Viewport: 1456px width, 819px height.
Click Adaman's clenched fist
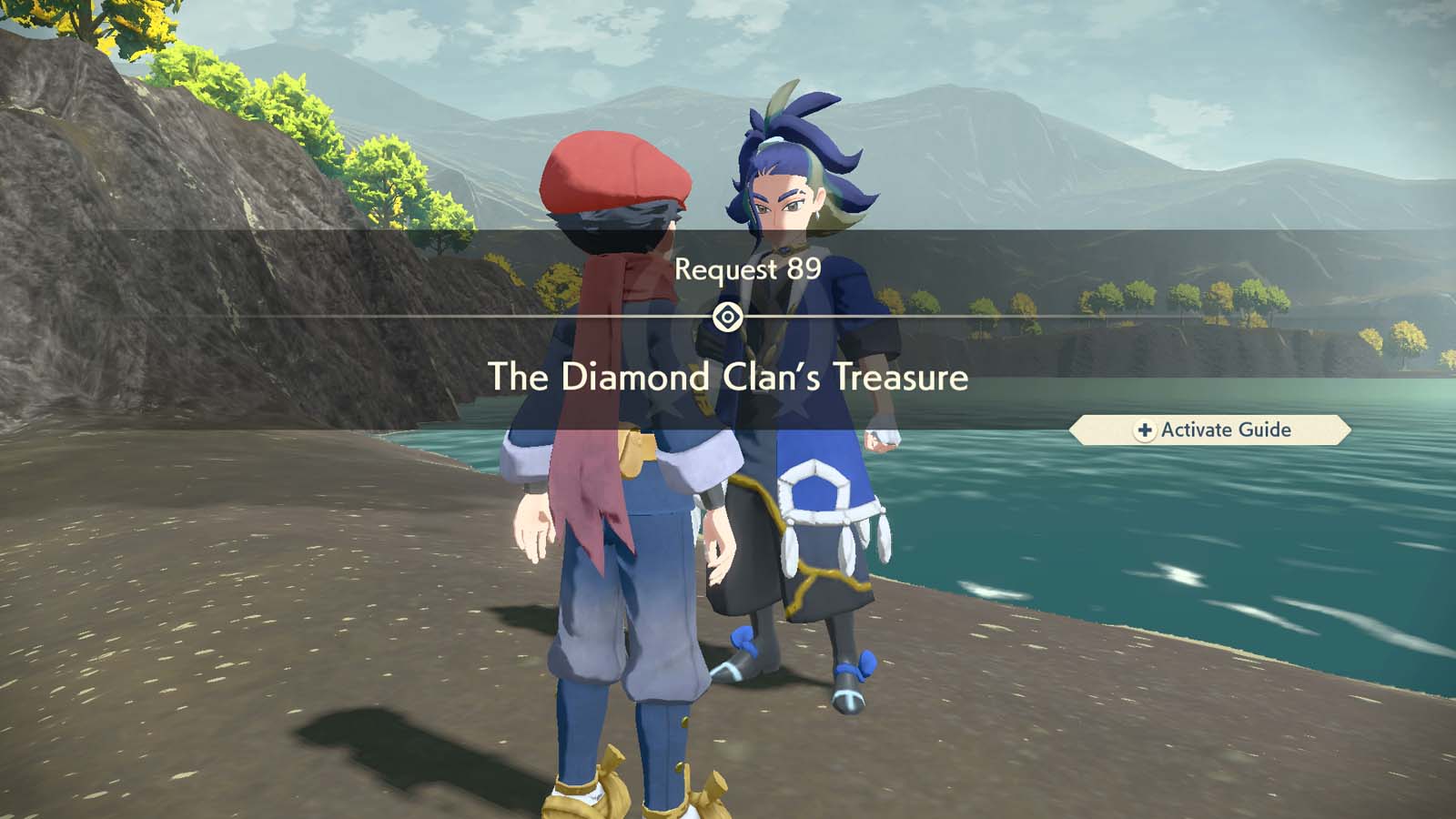pos(885,440)
